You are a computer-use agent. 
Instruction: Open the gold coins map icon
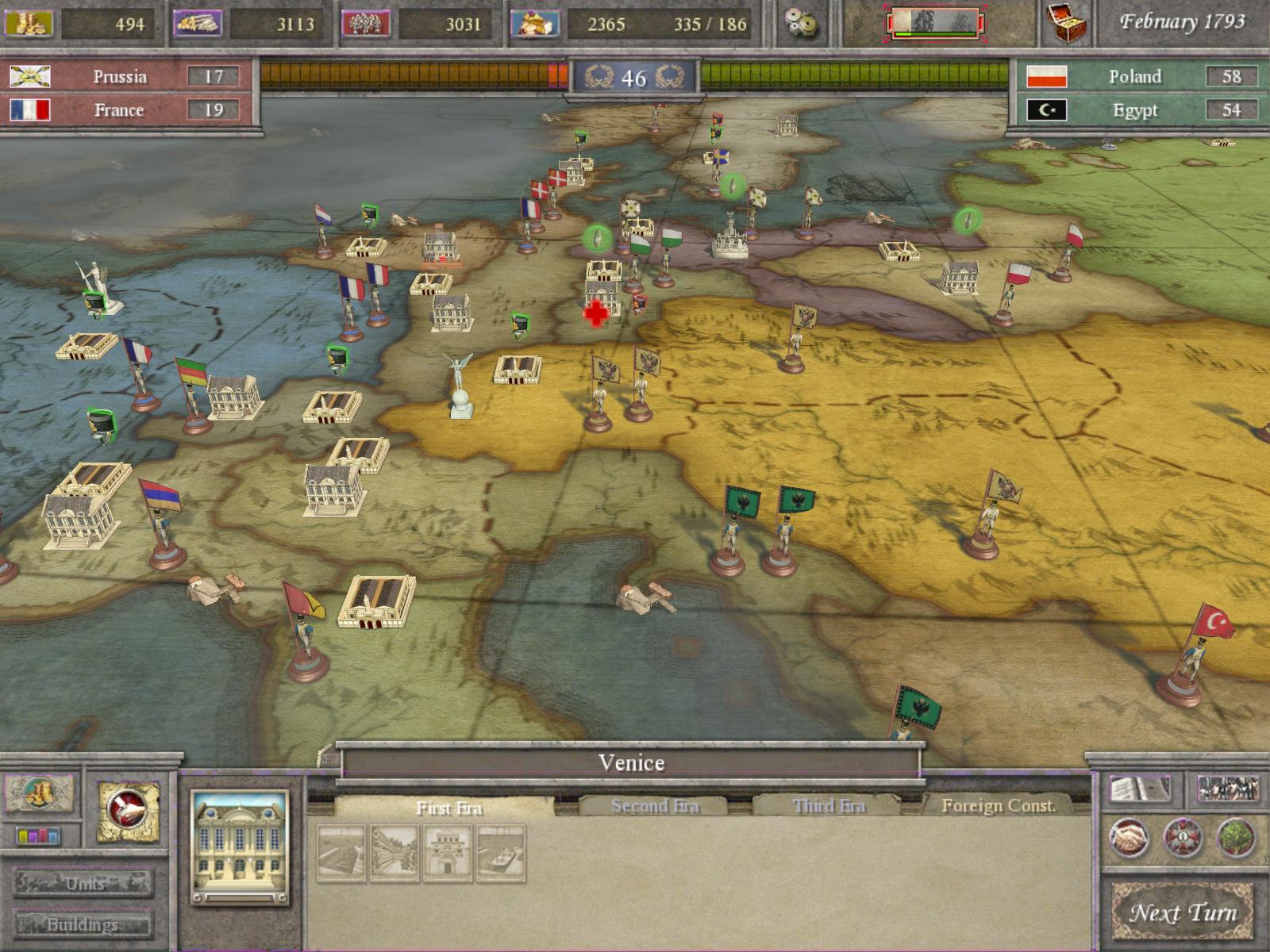39,793
